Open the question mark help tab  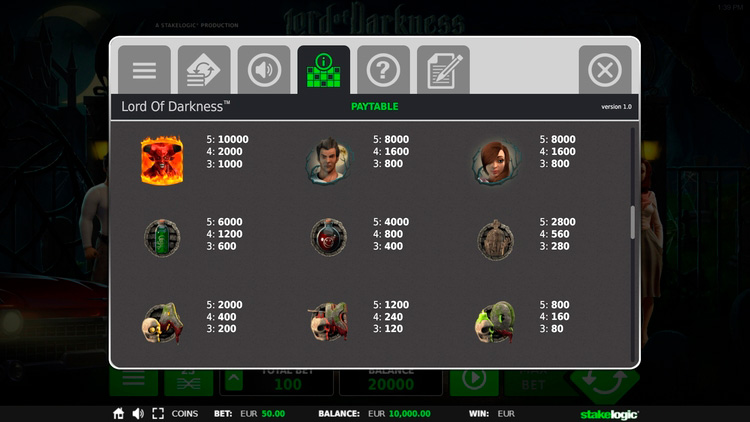tap(383, 71)
